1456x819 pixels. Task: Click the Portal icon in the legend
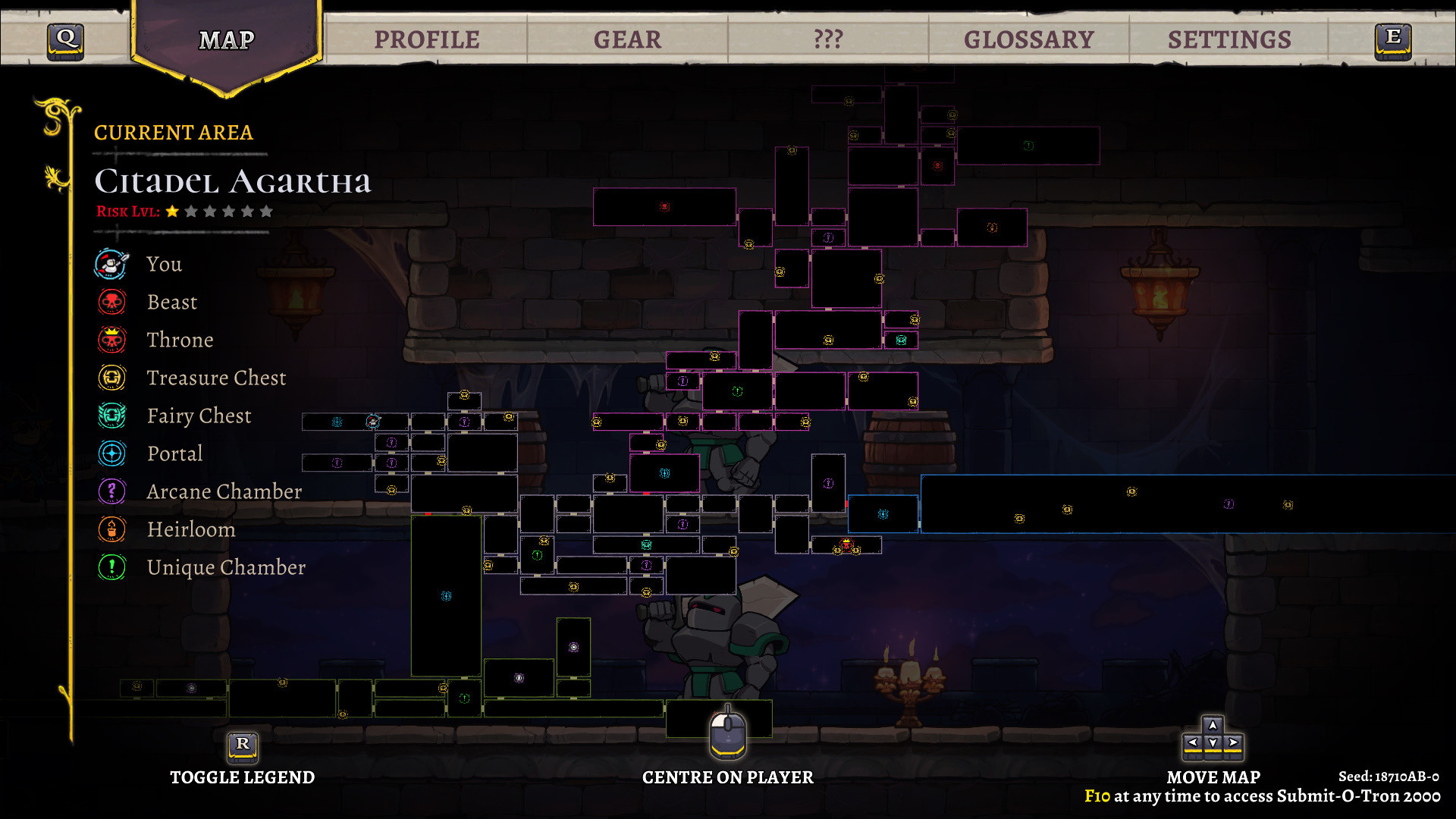click(x=111, y=453)
